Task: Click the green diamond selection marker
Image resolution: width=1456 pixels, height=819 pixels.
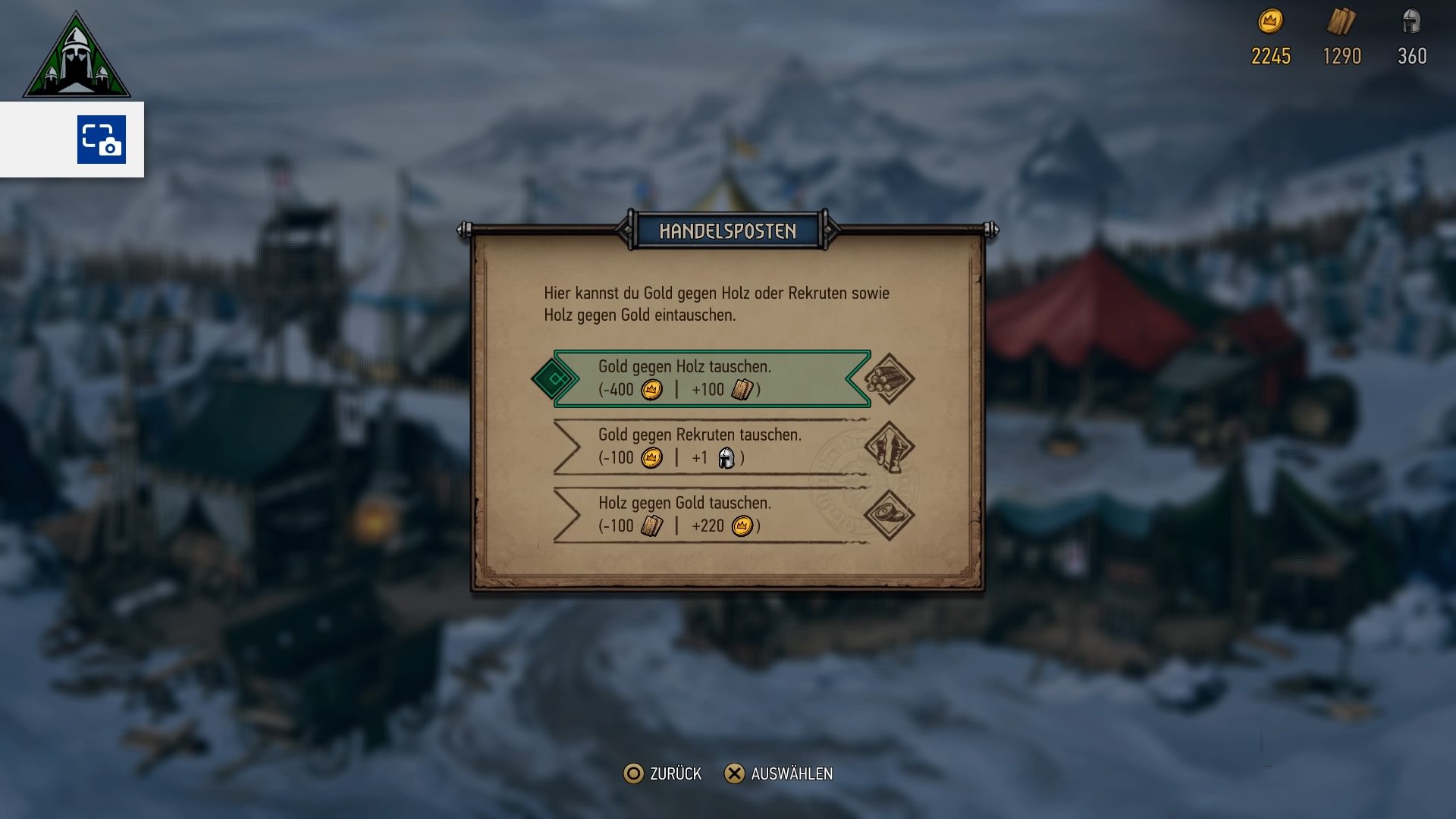Action: pyautogui.click(x=554, y=379)
